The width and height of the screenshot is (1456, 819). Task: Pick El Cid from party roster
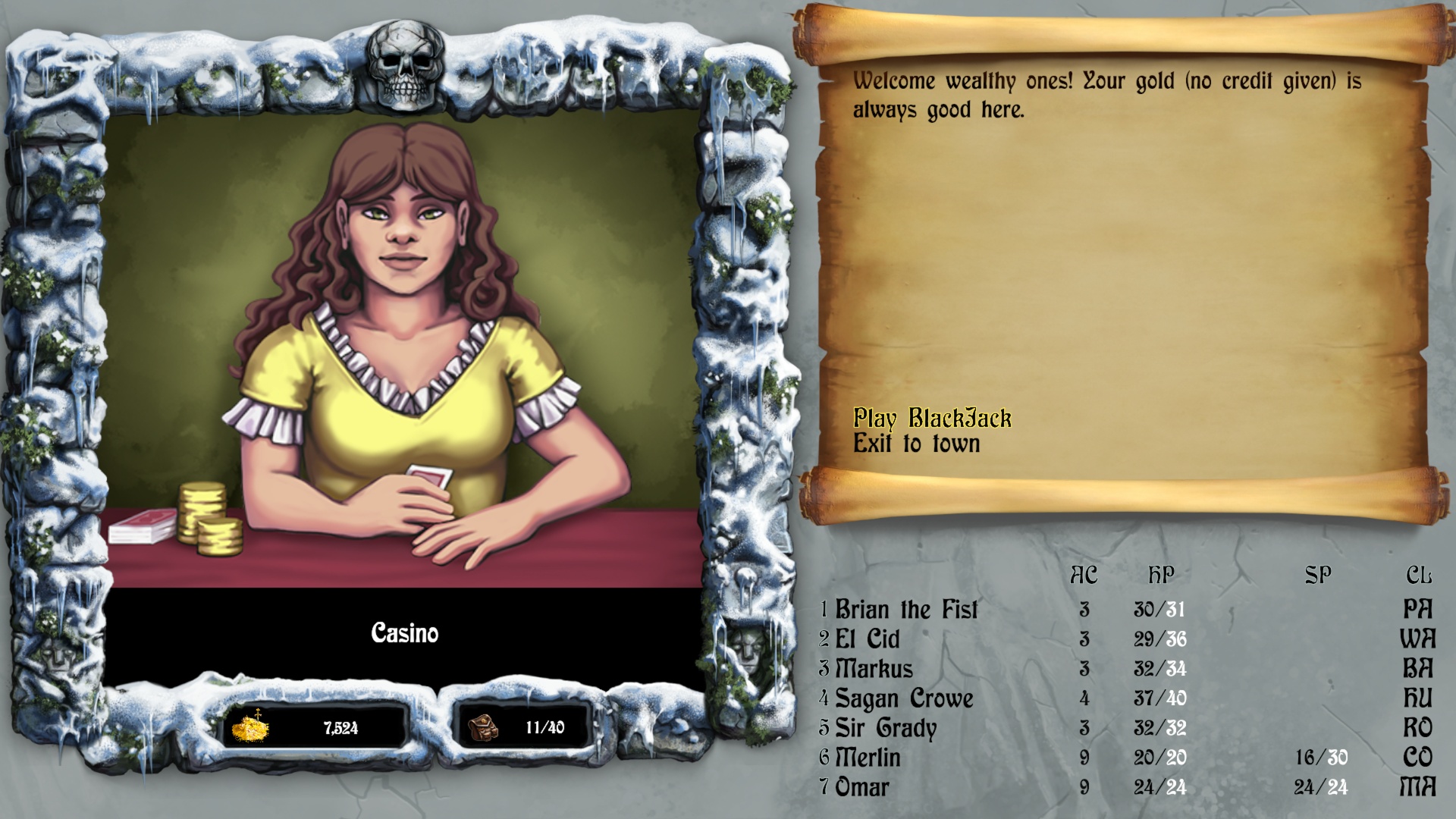[x=867, y=639]
